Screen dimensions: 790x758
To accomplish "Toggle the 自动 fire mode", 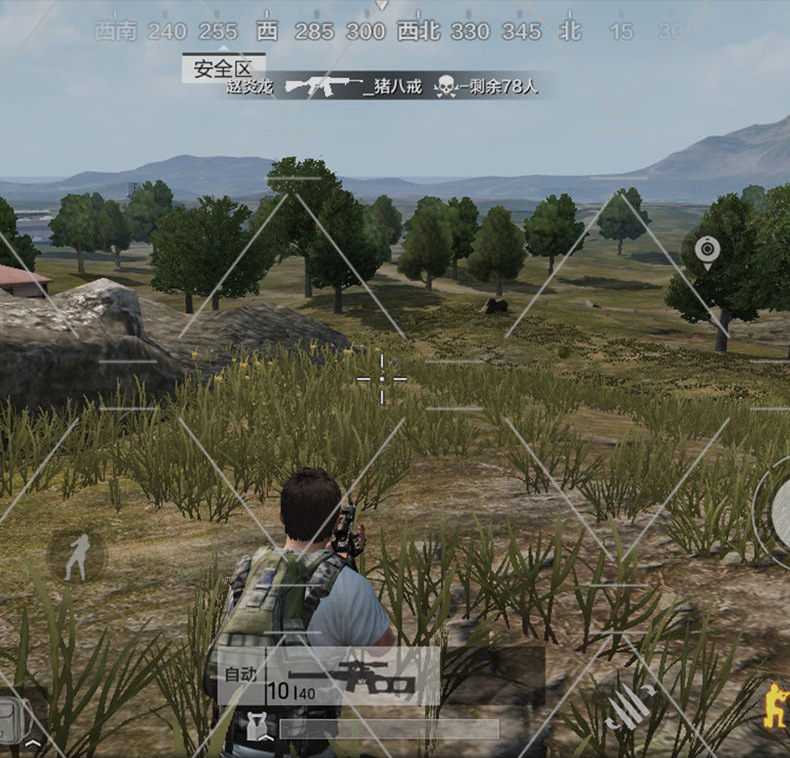I will pyautogui.click(x=240, y=673).
